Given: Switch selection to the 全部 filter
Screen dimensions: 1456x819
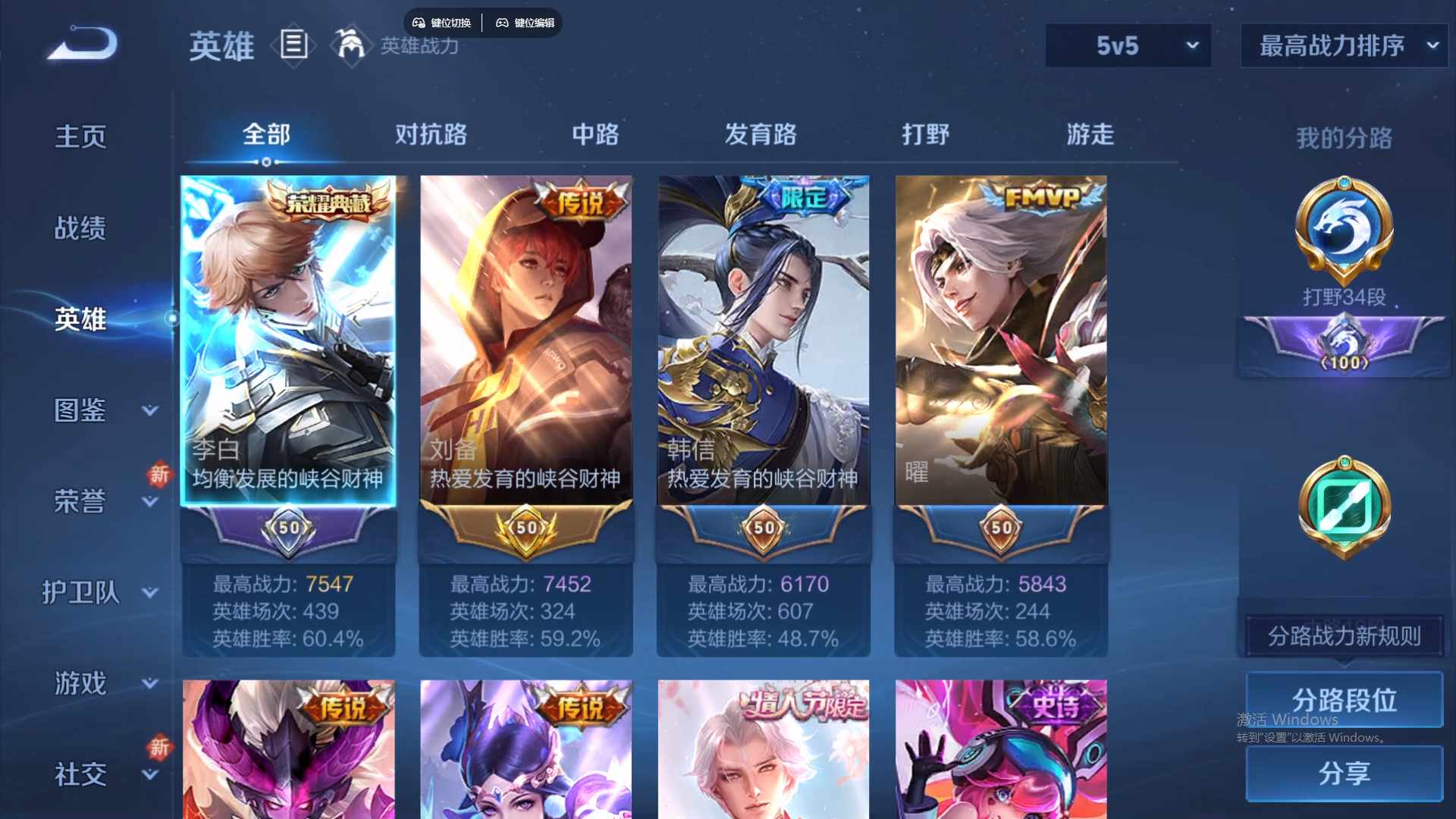Looking at the screenshot, I should click(265, 135).
